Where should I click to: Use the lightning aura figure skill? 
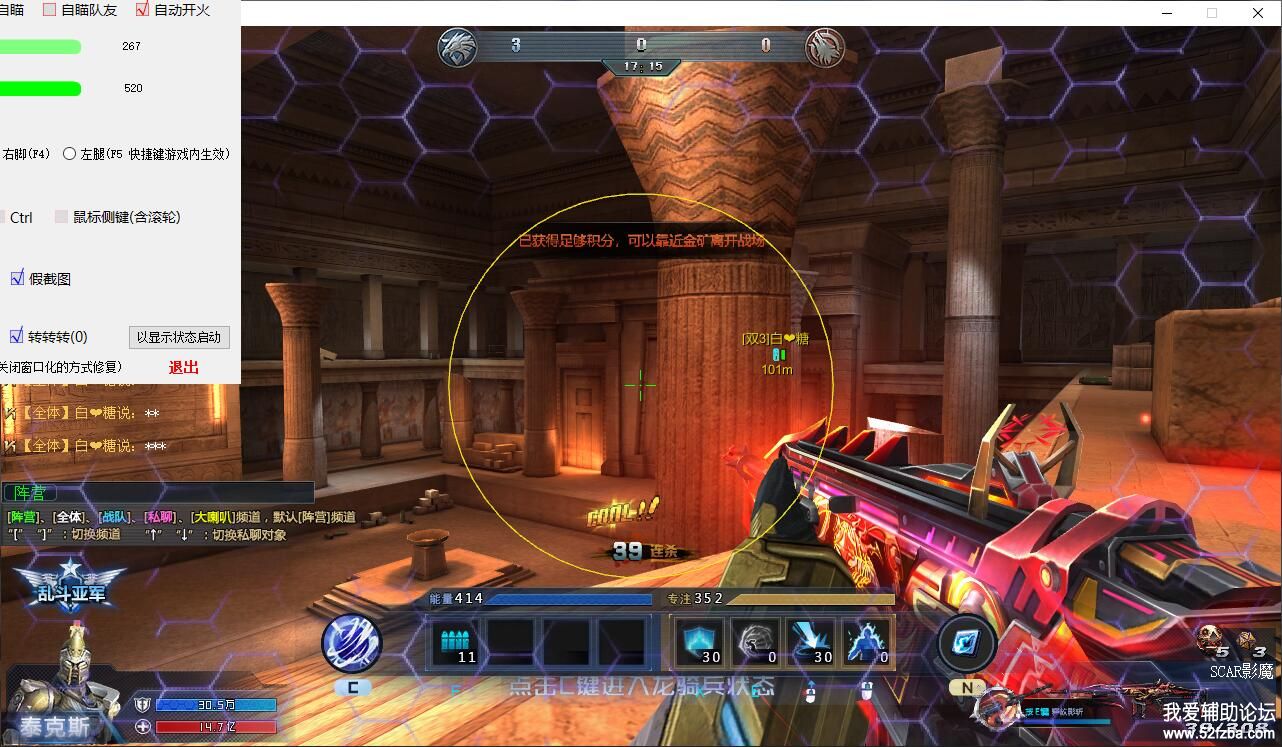coord(866,642)
